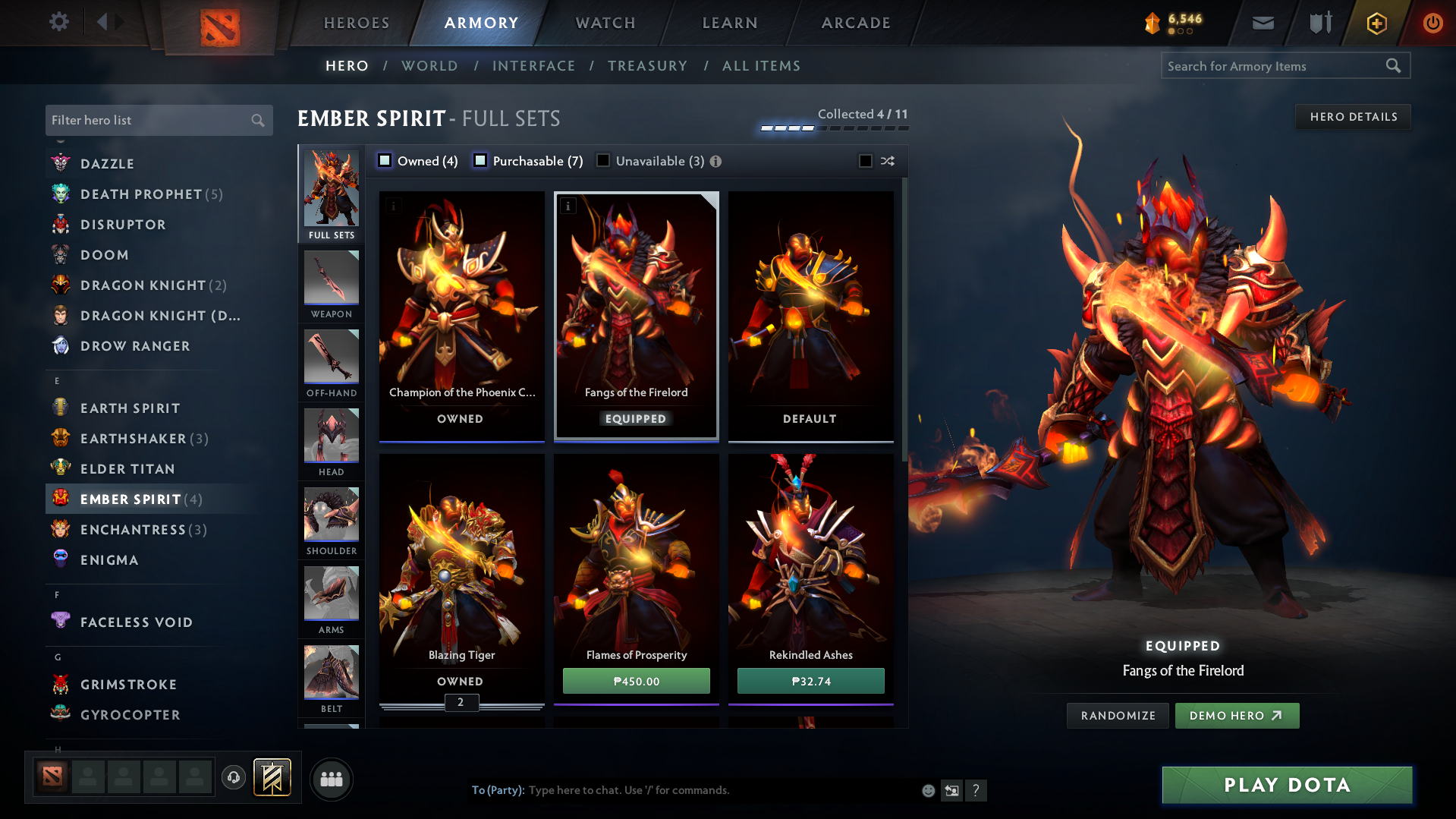This screenshot has height=819, width=1456.
Task: Switch to the Watch tab
Action: [x=605, y=23]
